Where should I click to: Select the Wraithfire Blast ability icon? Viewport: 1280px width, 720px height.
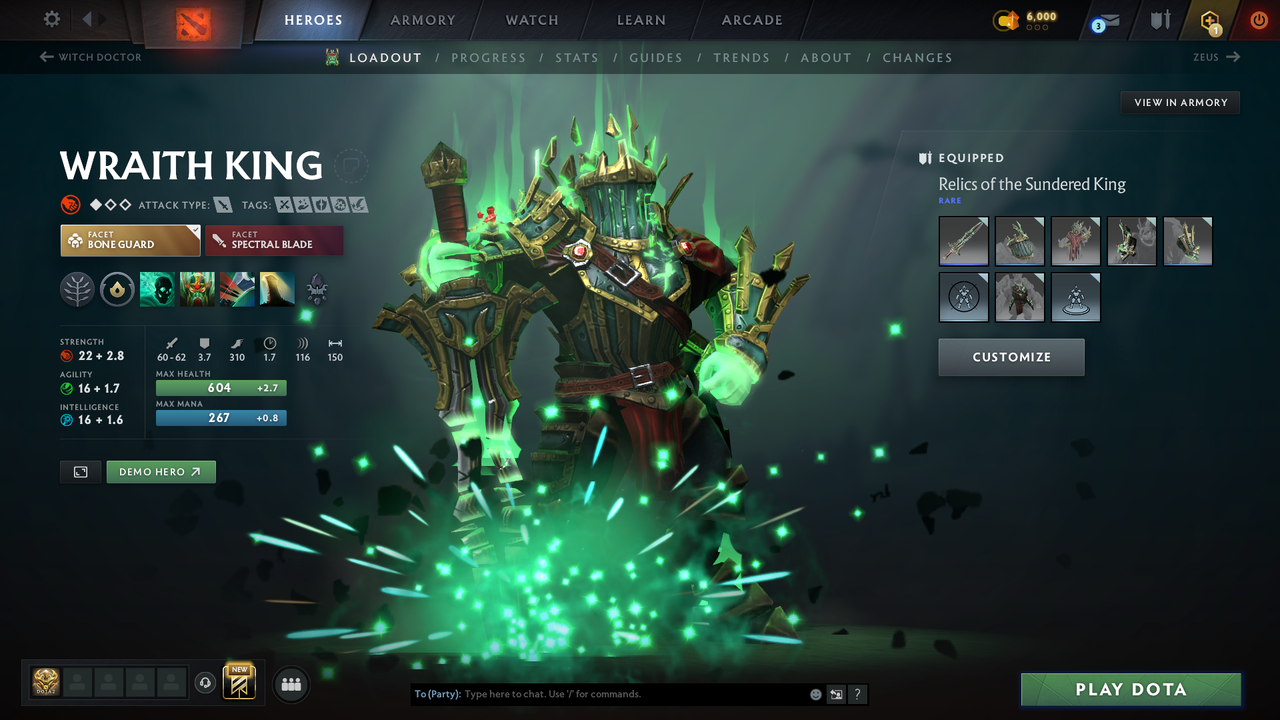click(x=157, y=289)
